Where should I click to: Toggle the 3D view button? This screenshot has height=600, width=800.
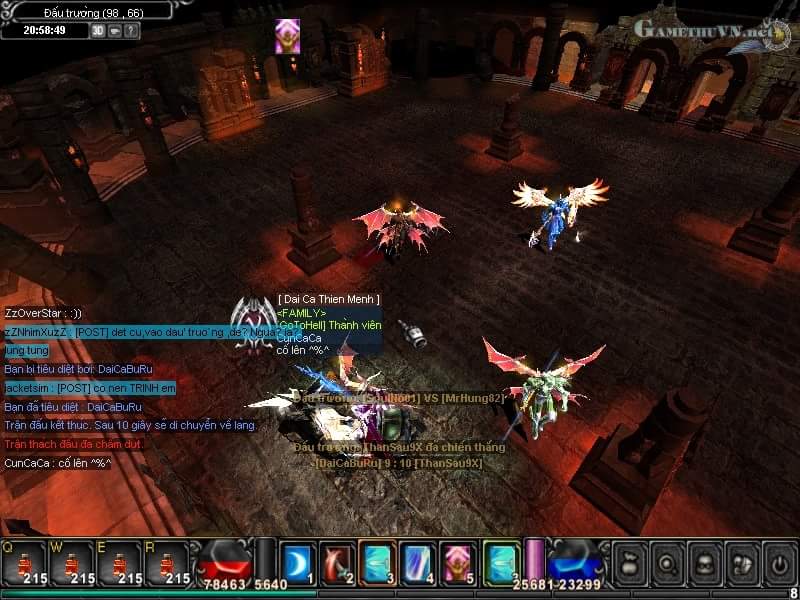tap(98, 30)
